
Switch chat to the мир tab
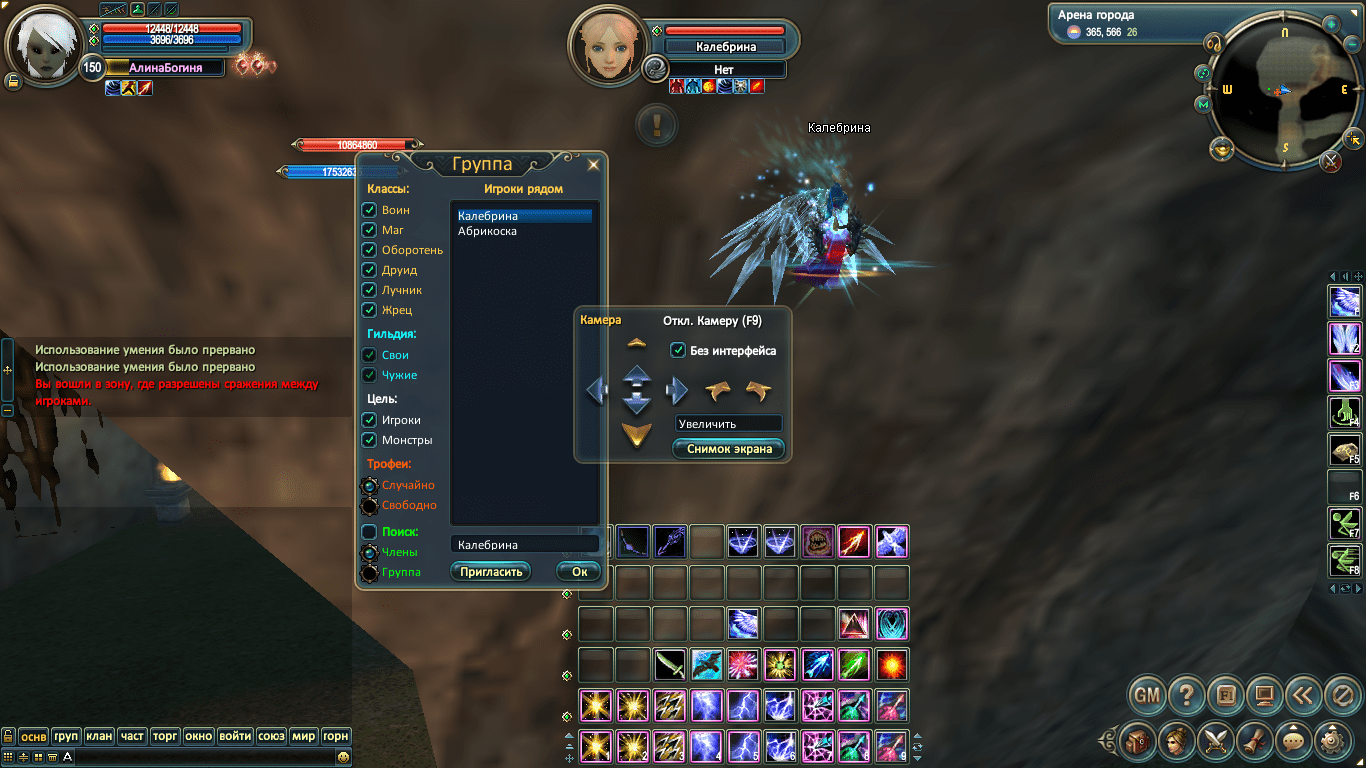pyautogui.click(x=303, y=736)
